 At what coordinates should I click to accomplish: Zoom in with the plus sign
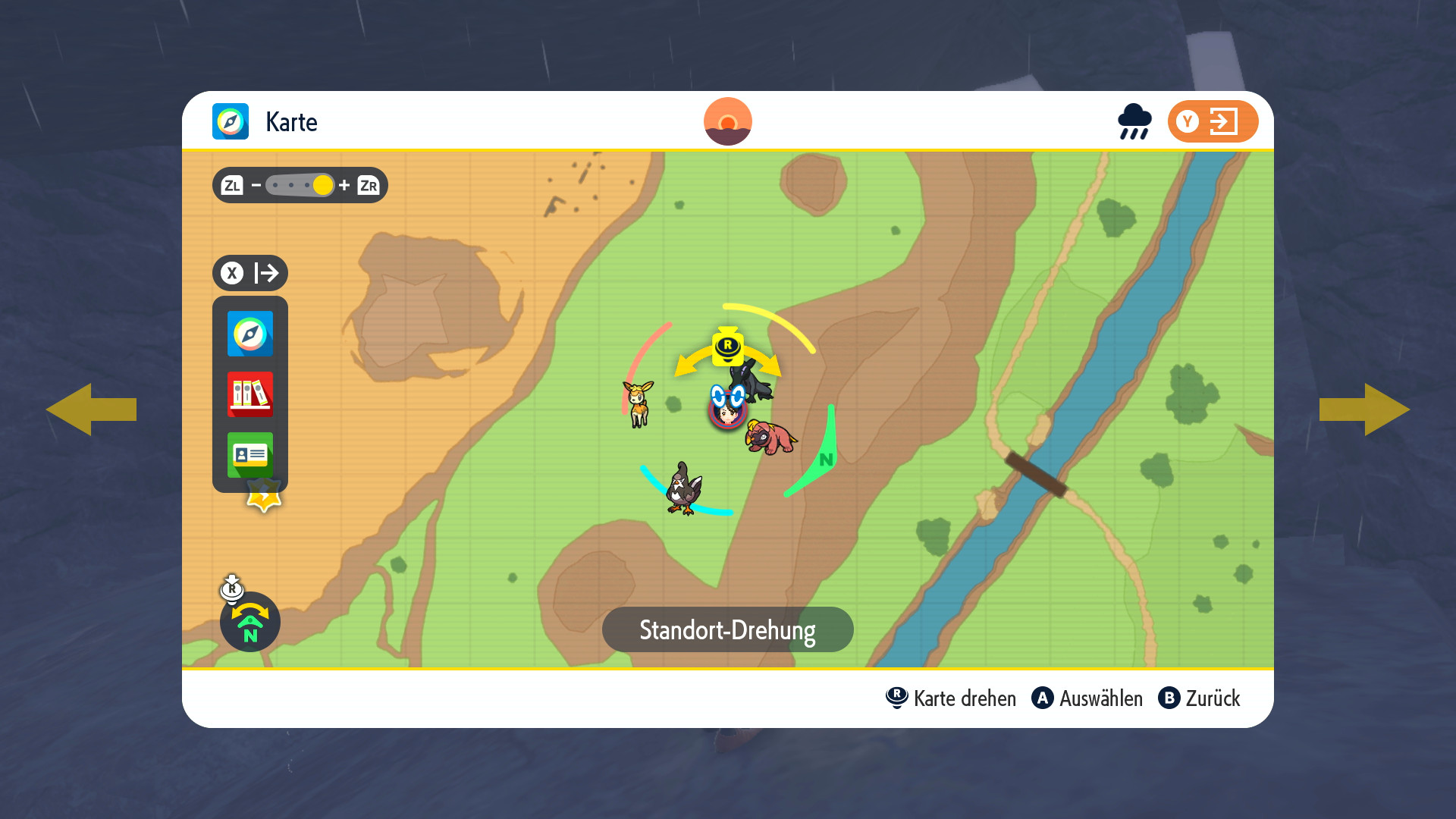click(x=344, y=185)
